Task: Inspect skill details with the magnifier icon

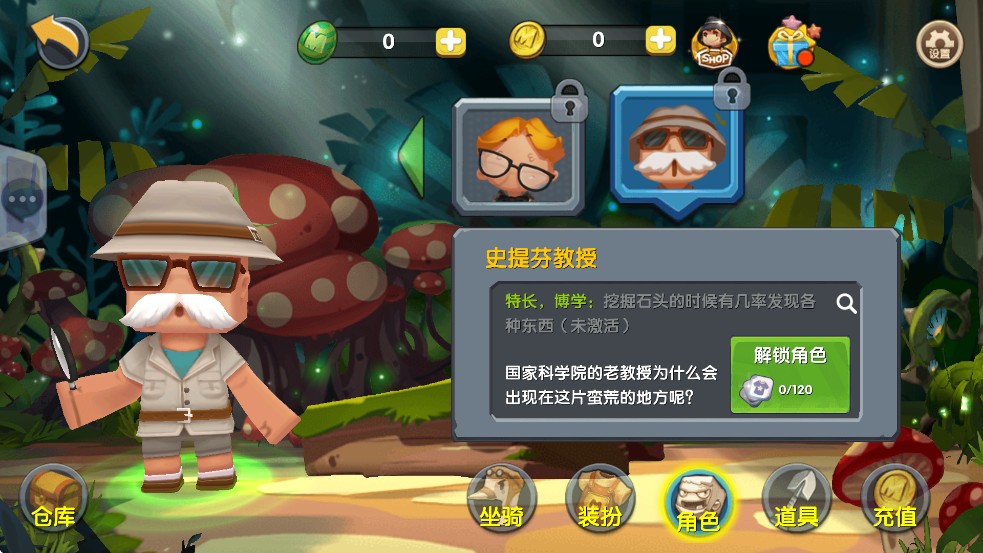Action: point(847,303)
